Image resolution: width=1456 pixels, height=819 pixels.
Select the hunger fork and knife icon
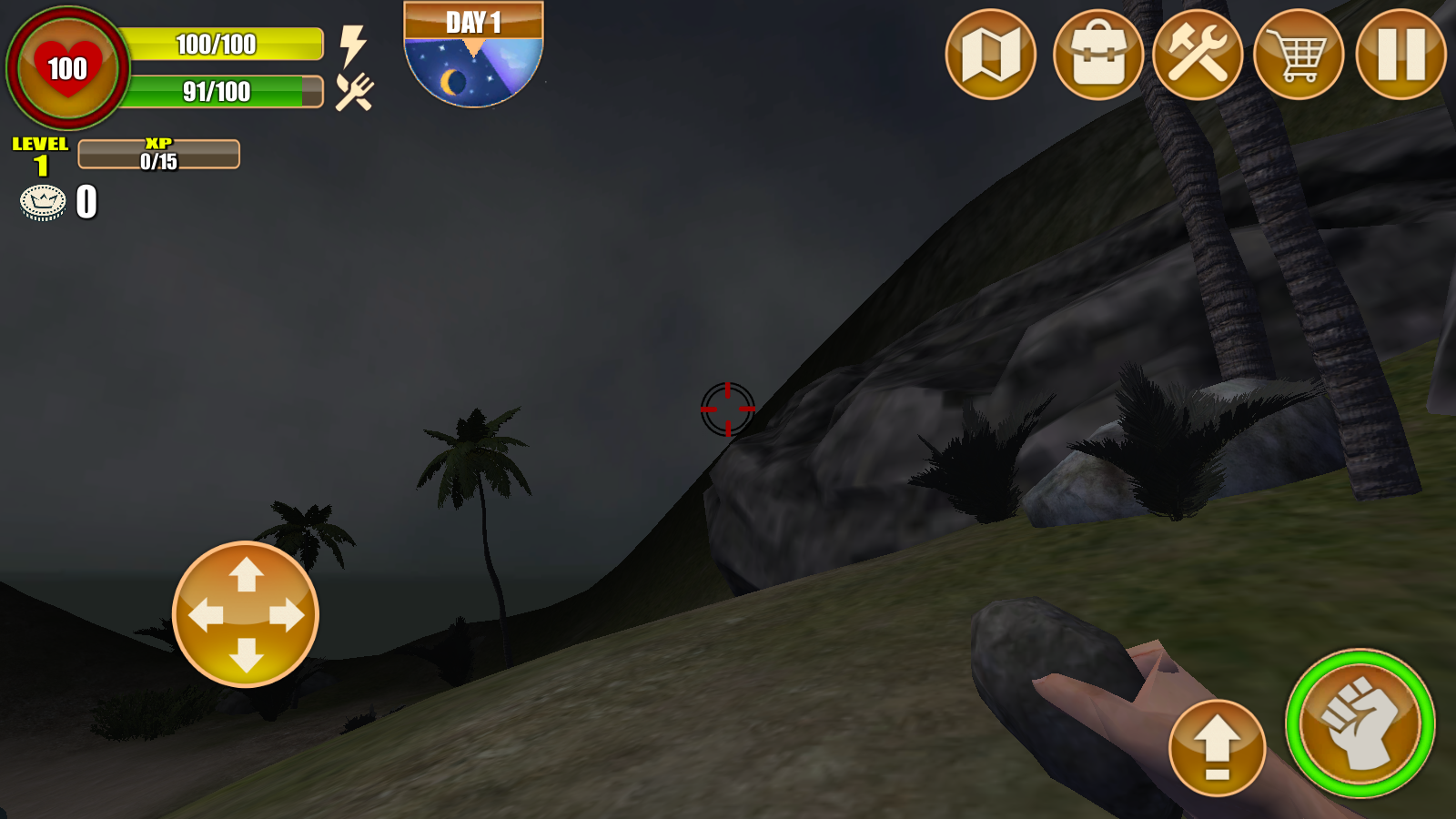point(353,91)
